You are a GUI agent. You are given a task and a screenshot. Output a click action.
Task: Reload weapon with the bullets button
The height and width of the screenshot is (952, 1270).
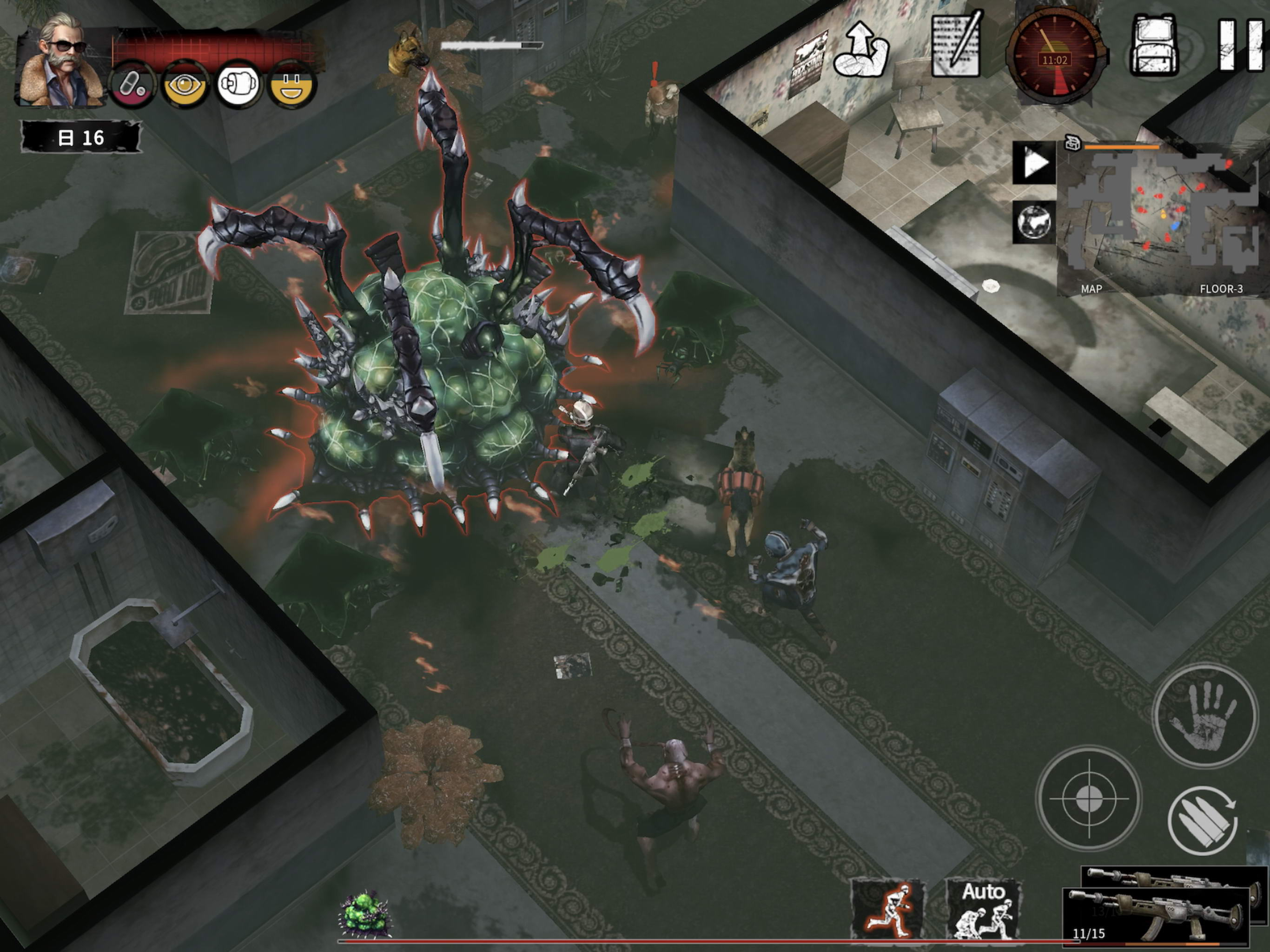pyautogui.click(x=1203, y=821)
